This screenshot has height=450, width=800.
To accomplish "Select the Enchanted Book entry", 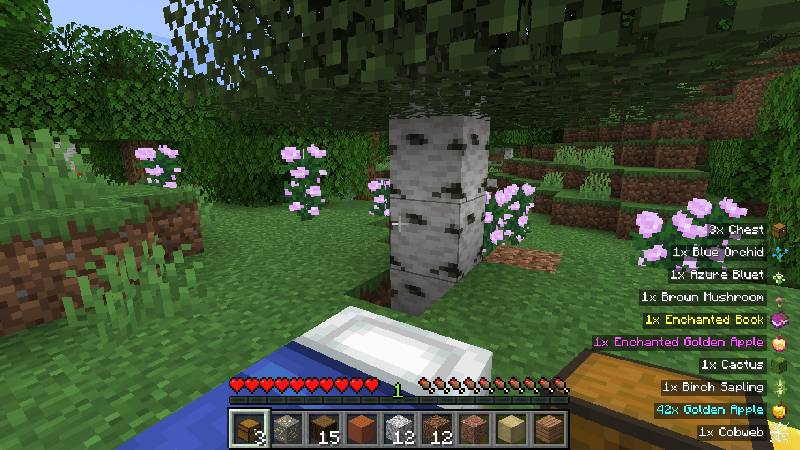I will point(708,320).
